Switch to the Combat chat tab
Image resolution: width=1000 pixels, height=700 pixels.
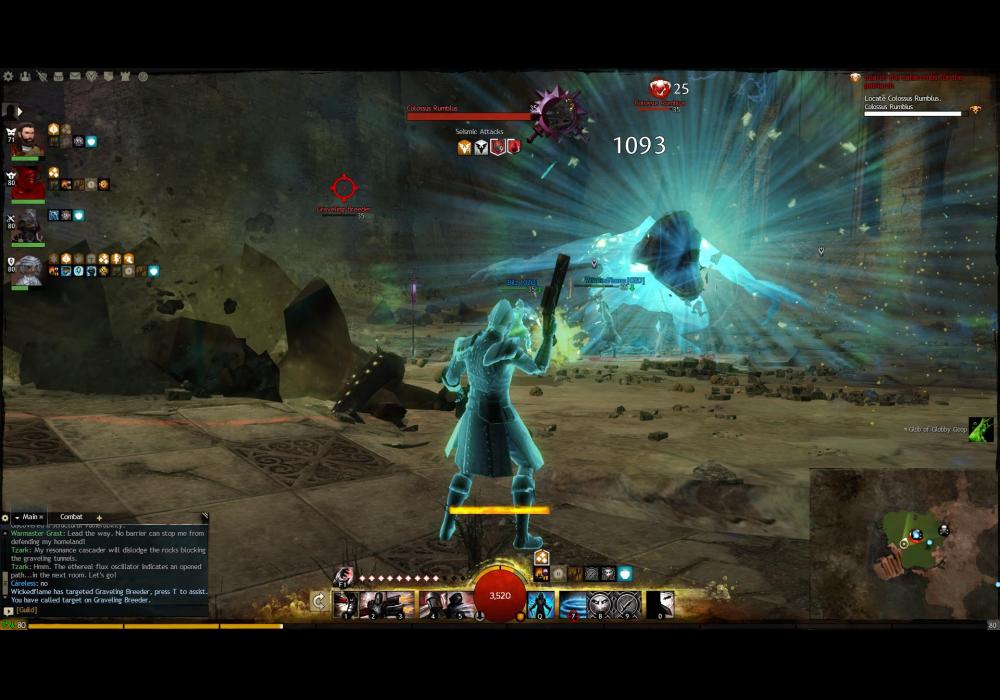[x=71, y=517]
